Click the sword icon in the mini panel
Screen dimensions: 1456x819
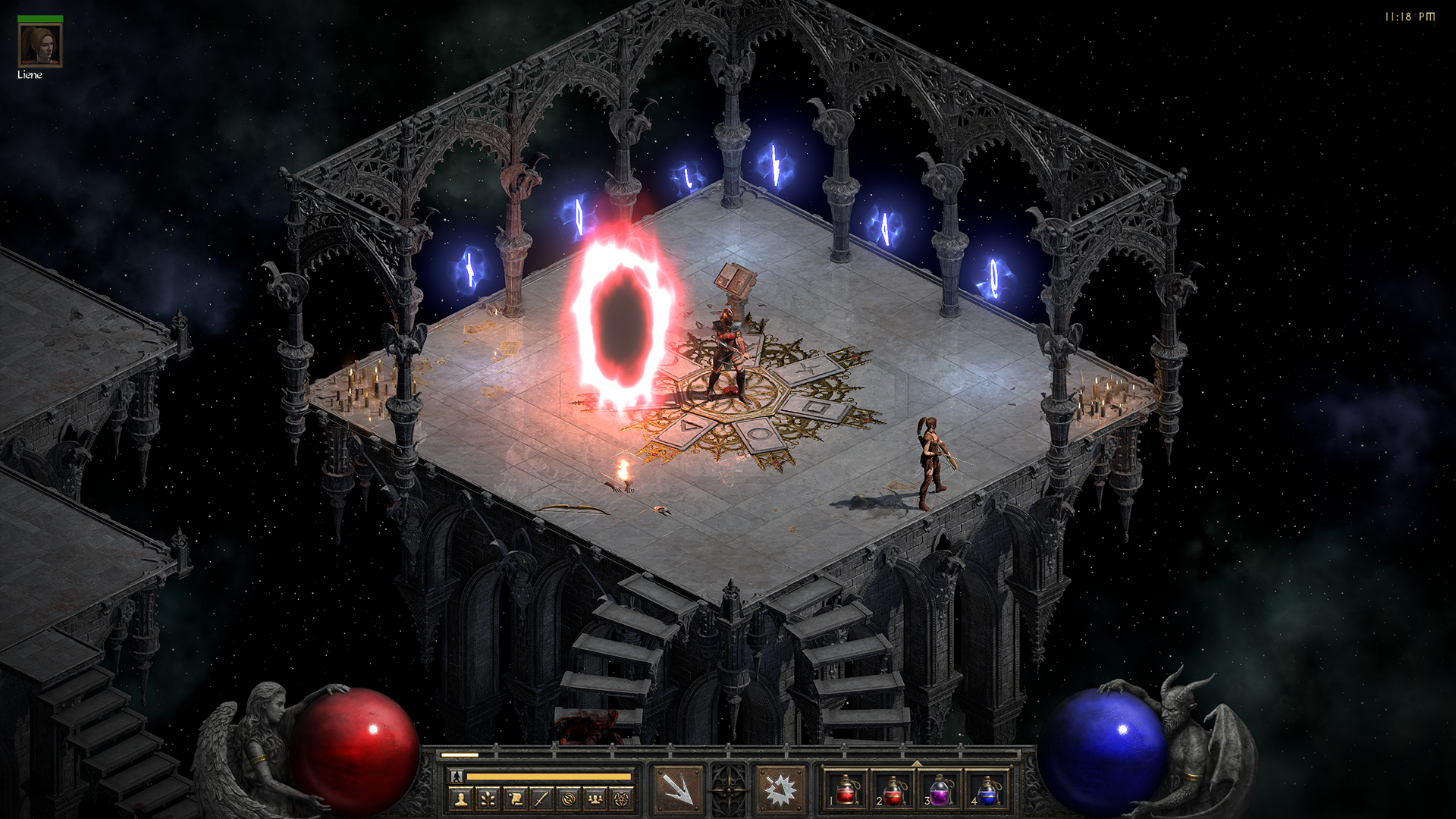[x=541, y=799]
